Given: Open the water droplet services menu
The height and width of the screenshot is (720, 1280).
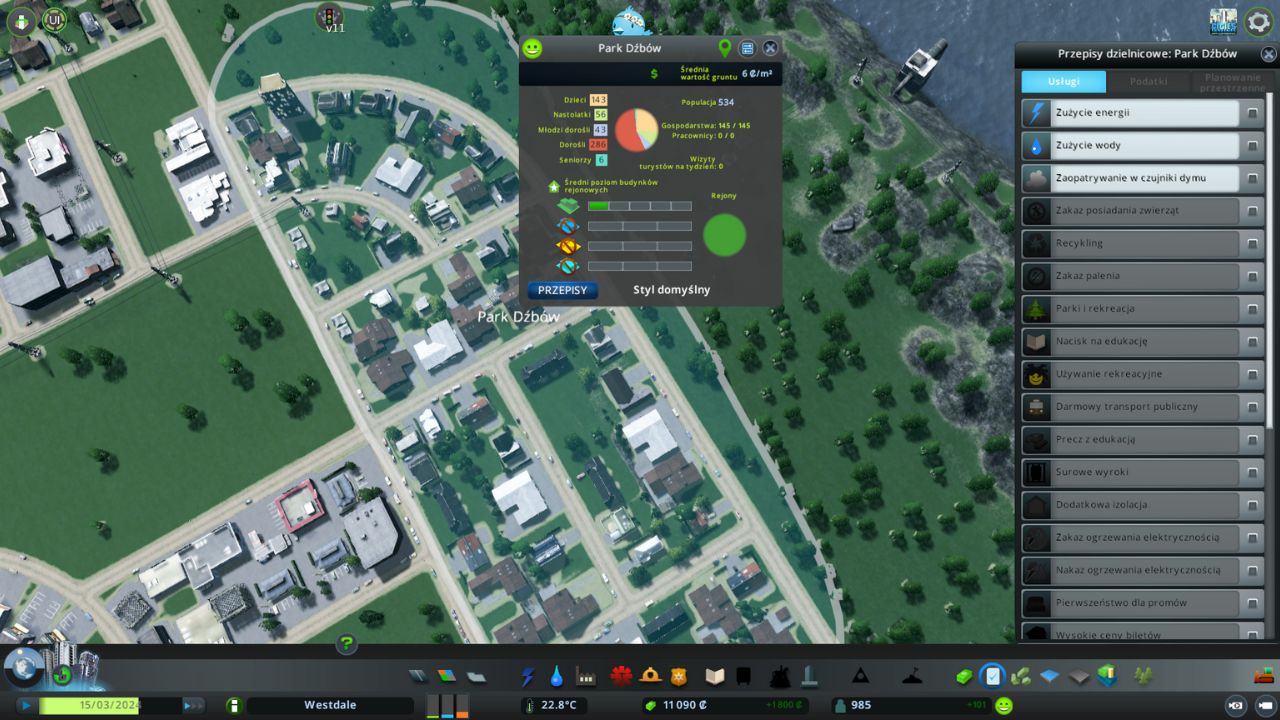Looking at the screenshot, I should 556,677.
